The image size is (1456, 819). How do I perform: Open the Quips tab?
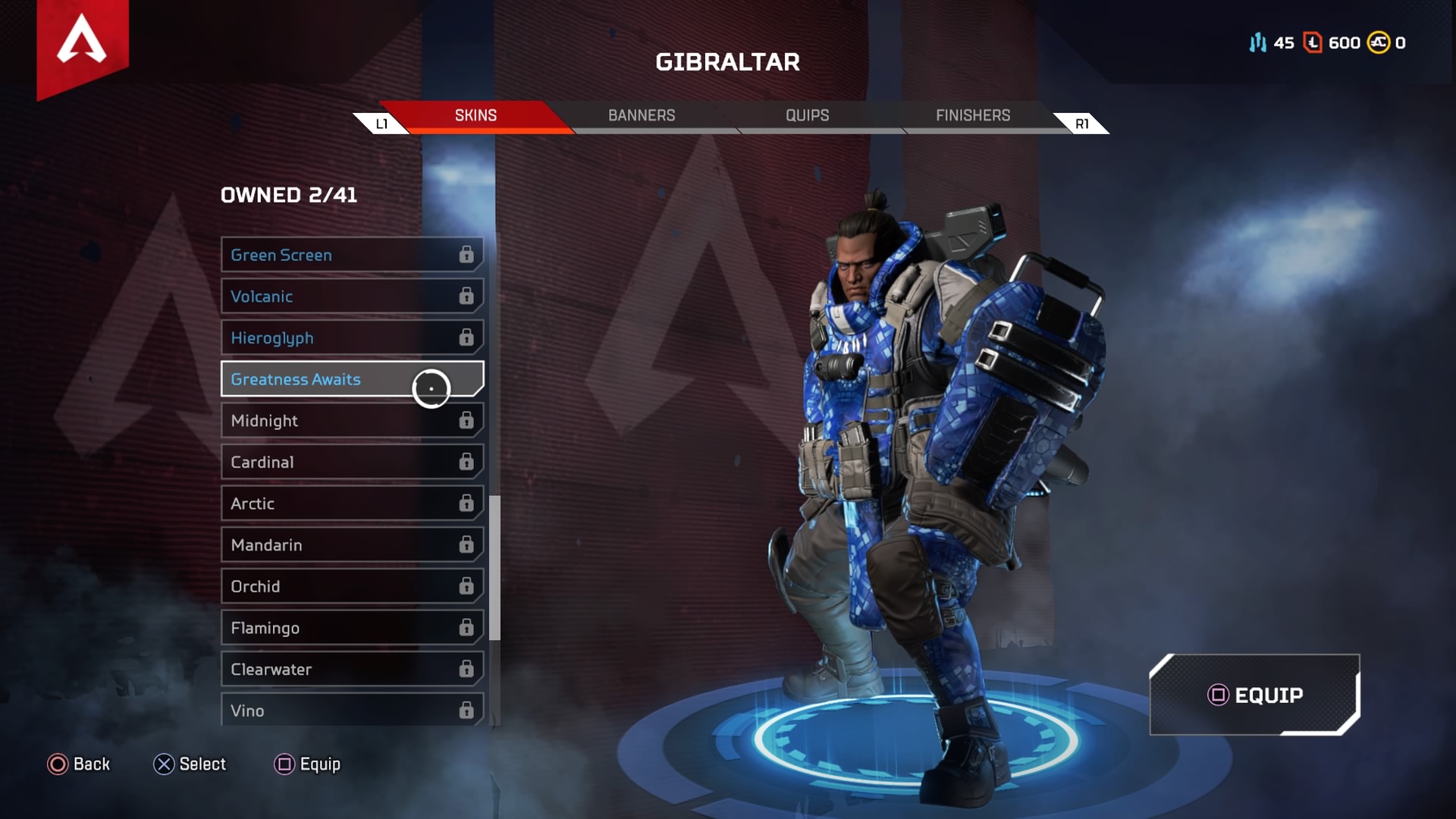807,115
